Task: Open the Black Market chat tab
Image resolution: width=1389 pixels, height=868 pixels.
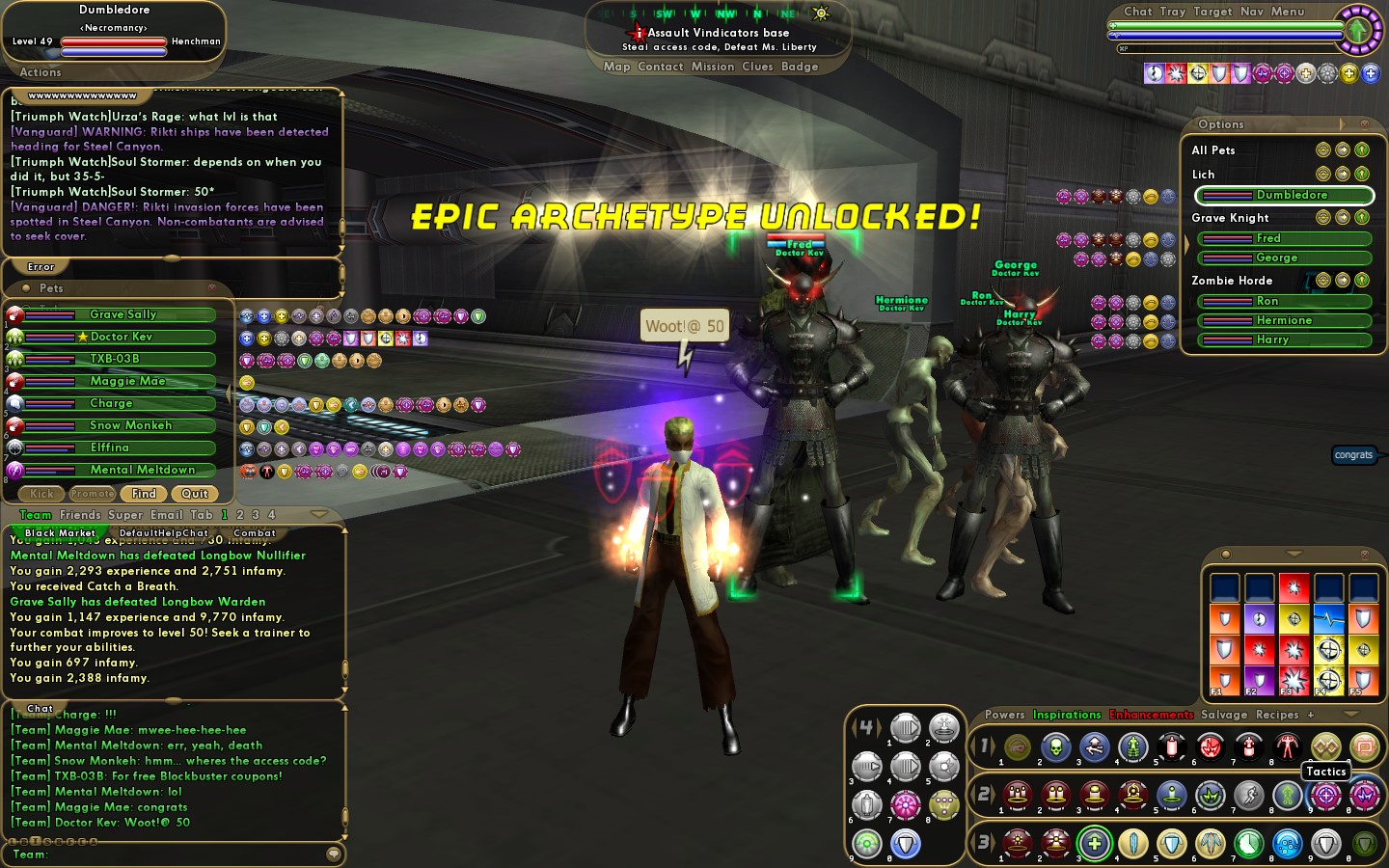Action: pos(60,532)
